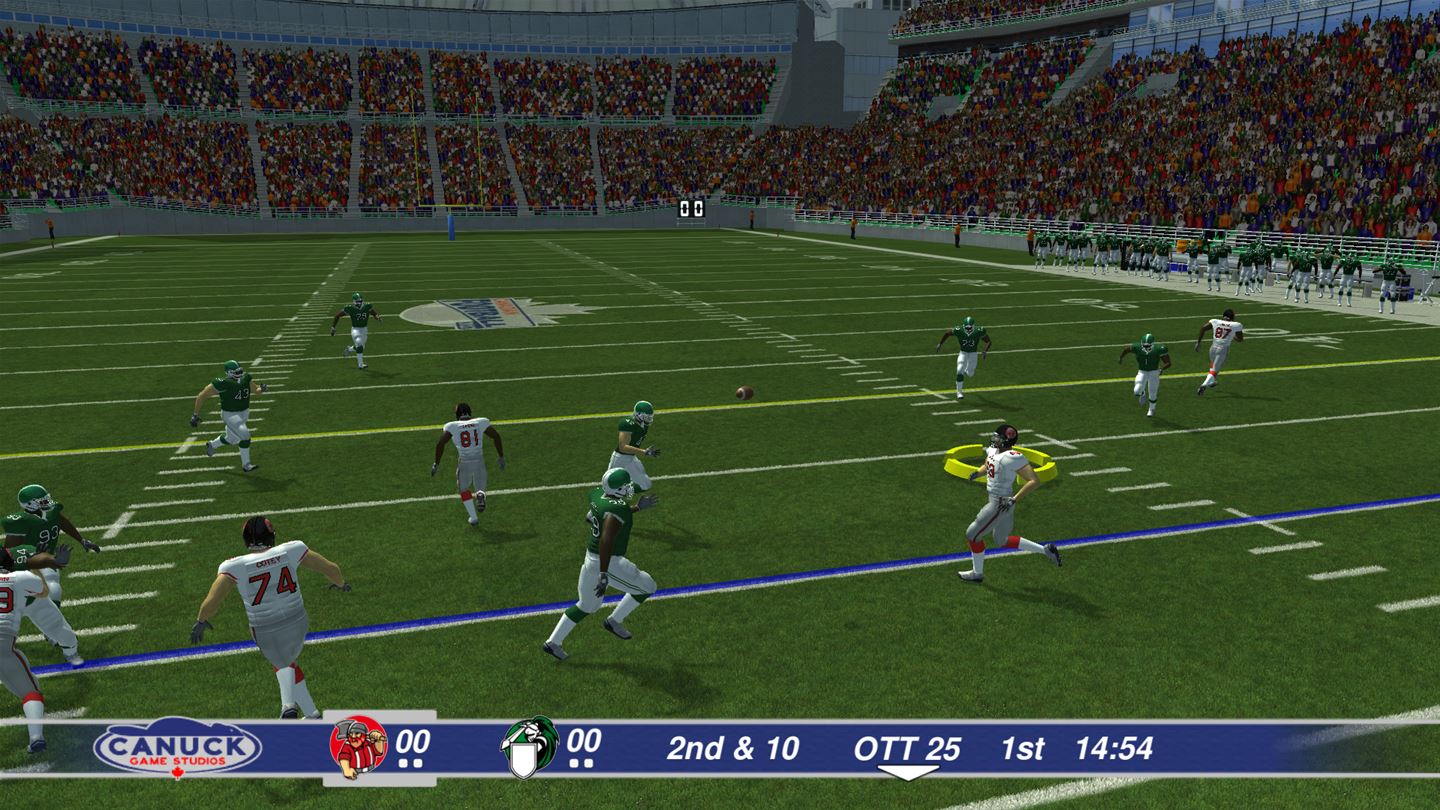Select the red lumberjack team logo
This screenshot has width=1440, height=810.
pyautogui.click(x=358, y=747)
